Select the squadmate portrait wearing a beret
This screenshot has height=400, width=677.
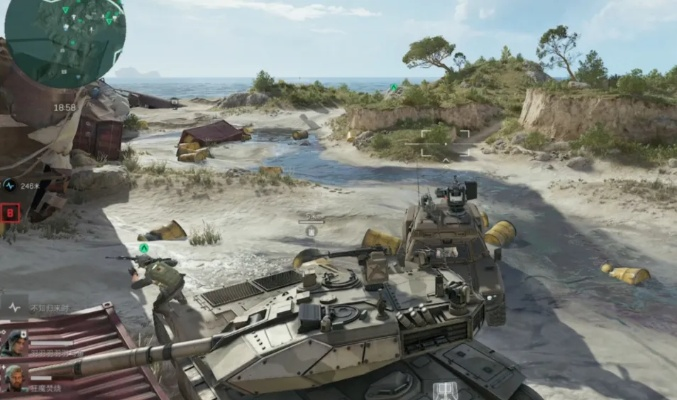click(14, 343)
